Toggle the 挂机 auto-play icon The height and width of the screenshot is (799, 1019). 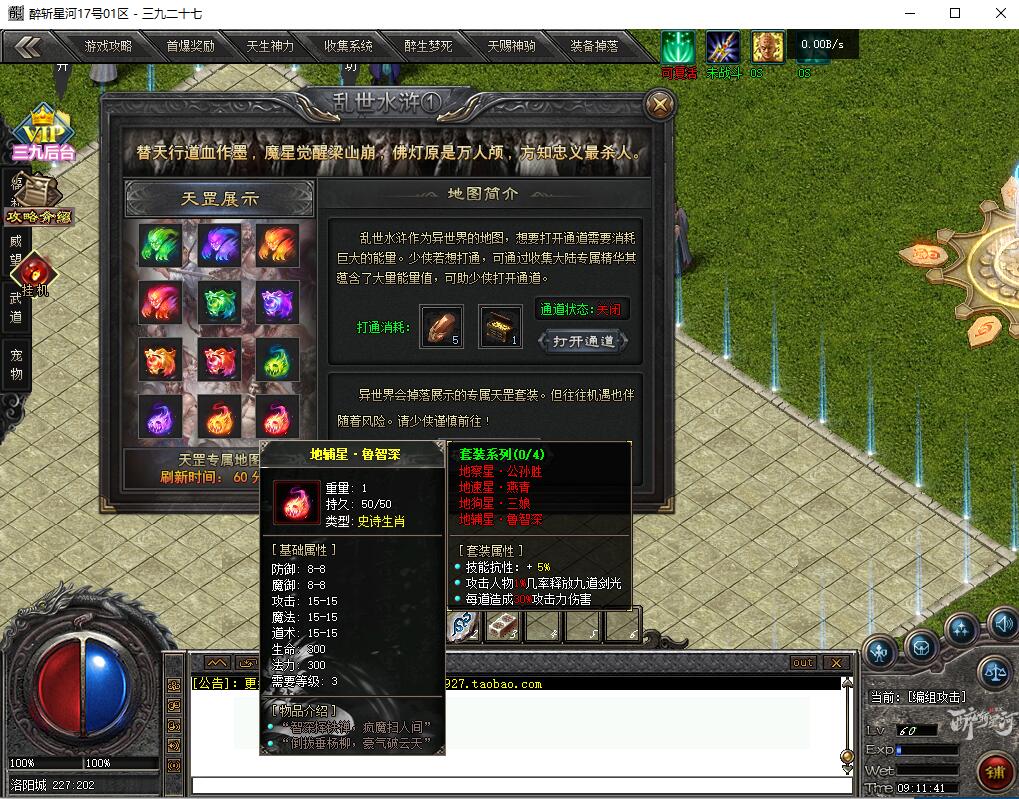(35, 275)
